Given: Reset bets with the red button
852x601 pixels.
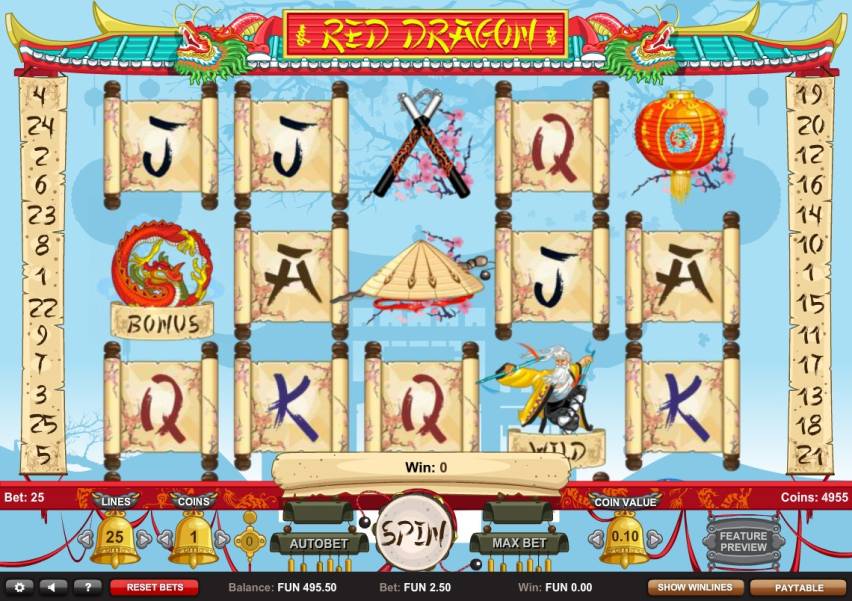Looking at the screenshot, I should coord(154,588).
